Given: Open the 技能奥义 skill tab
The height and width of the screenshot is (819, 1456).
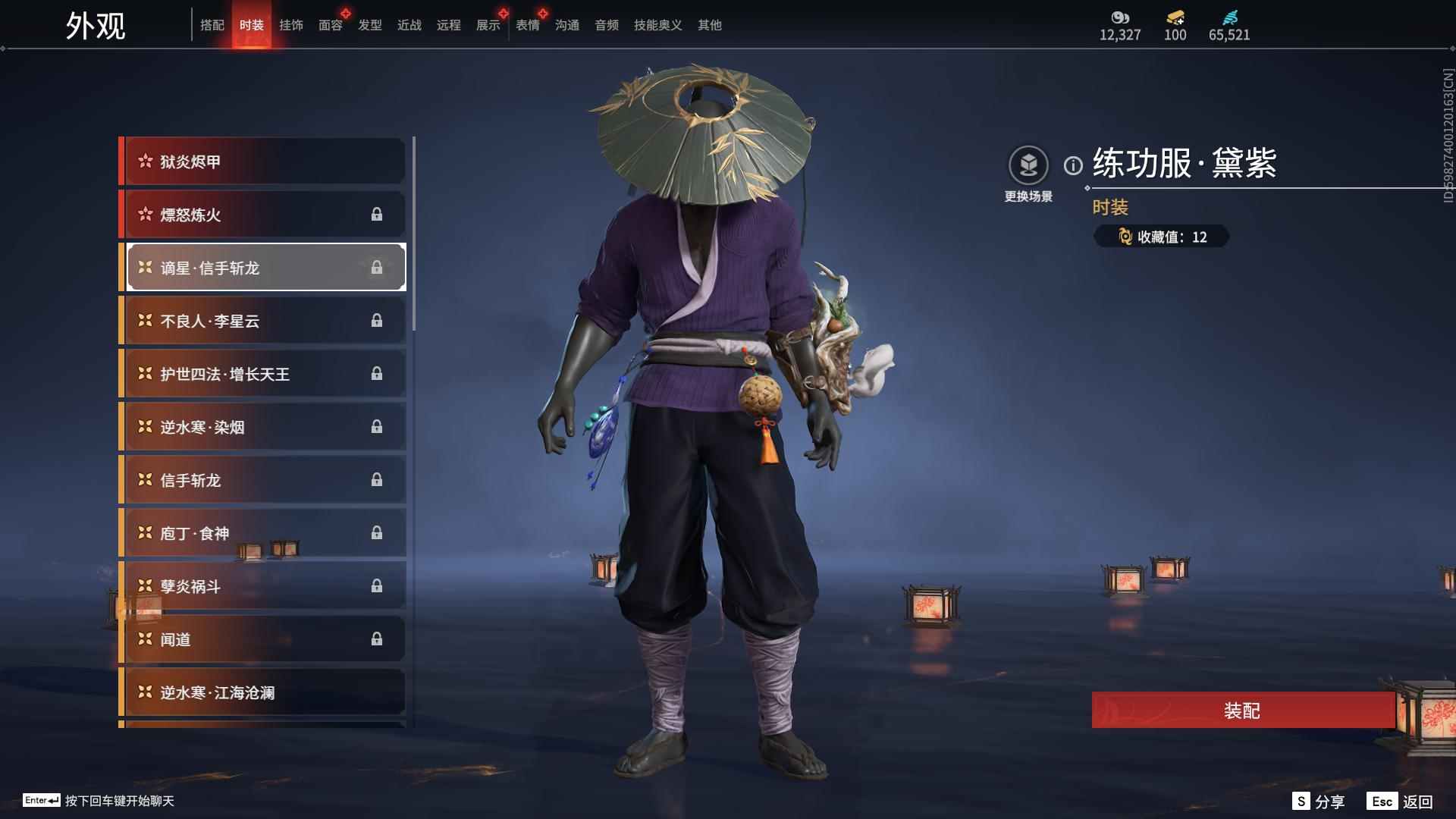Looking at the screenshot, I should (657, 25).
